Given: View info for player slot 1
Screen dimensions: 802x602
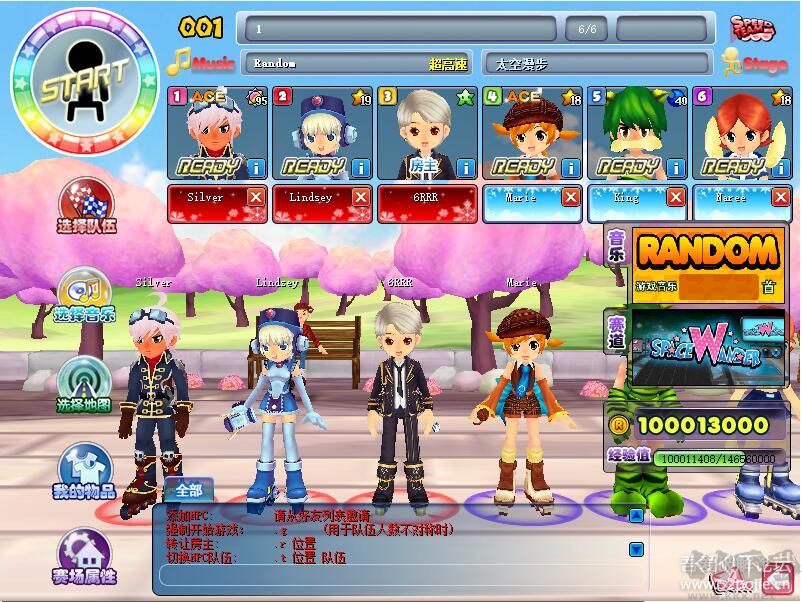Looking at the screenshot, I should click(256, 167).
